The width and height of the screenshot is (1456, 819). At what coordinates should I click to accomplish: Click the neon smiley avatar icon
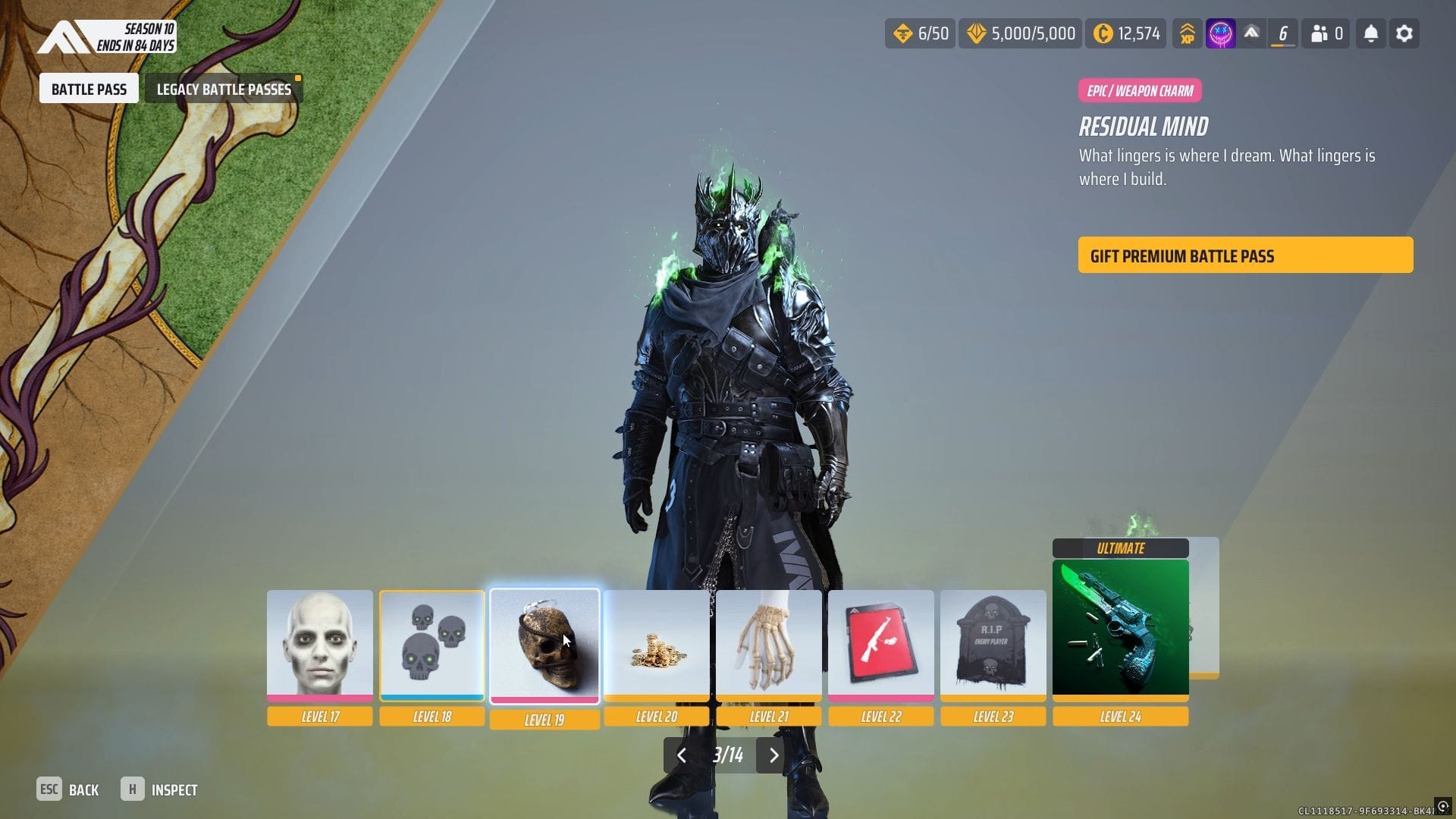click(x=1219, y=33)
